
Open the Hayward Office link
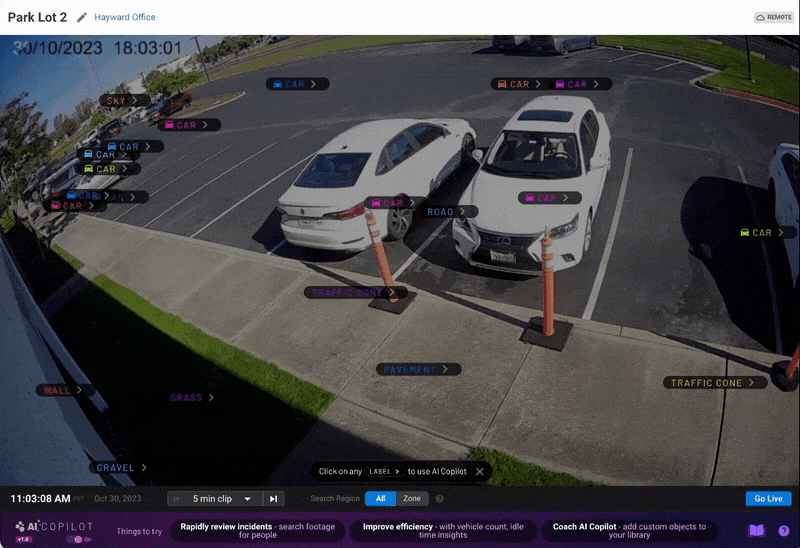125,17
